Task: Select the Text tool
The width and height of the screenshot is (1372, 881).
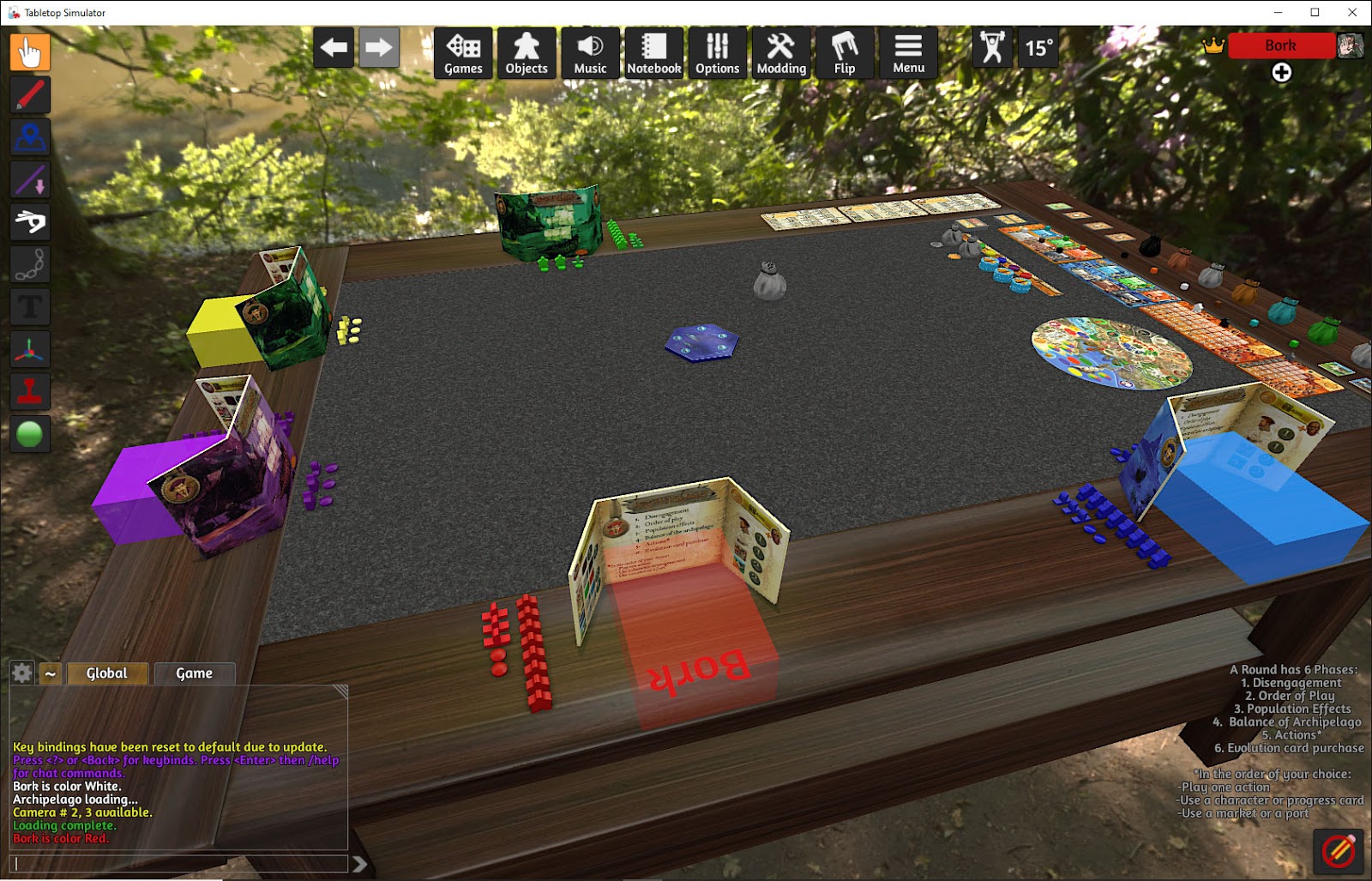Action: coord(29,307)
